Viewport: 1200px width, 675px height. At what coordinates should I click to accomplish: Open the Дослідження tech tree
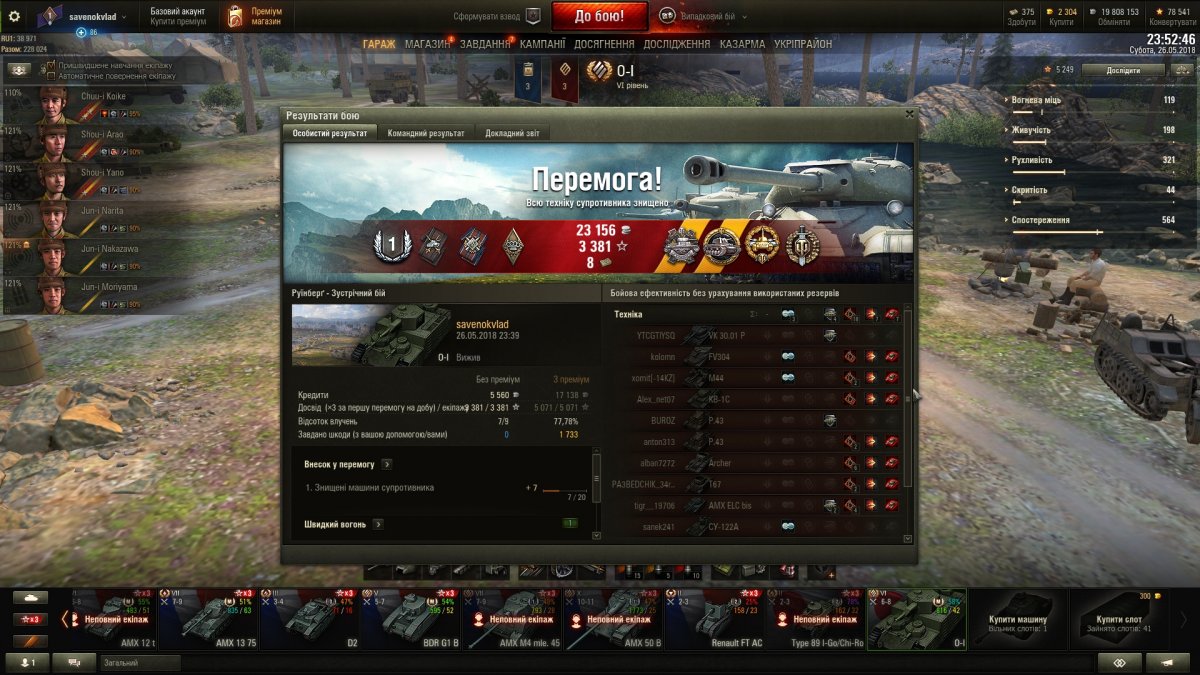(677, 44)
